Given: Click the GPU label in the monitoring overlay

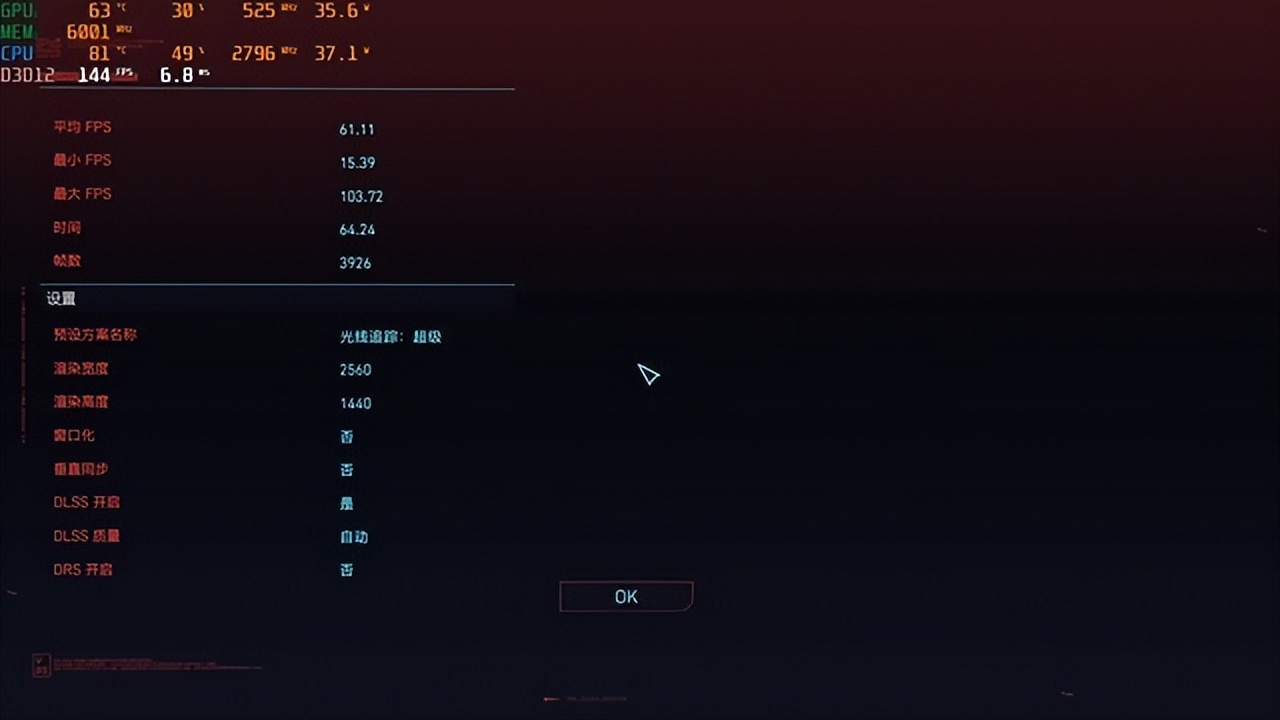Looking at the screenshot, I should click(16, 11).
